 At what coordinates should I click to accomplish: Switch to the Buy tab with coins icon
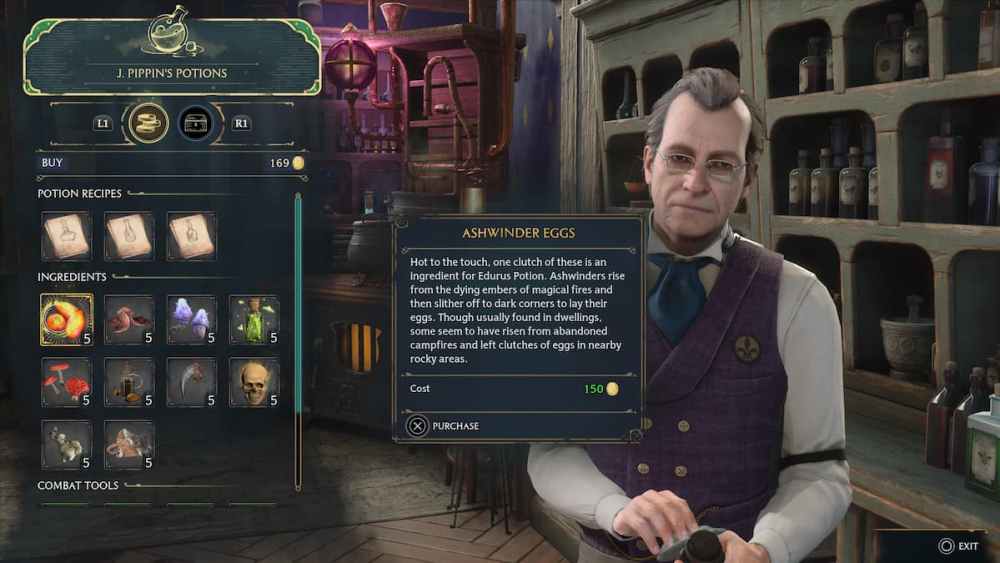[x=147, y=123]
